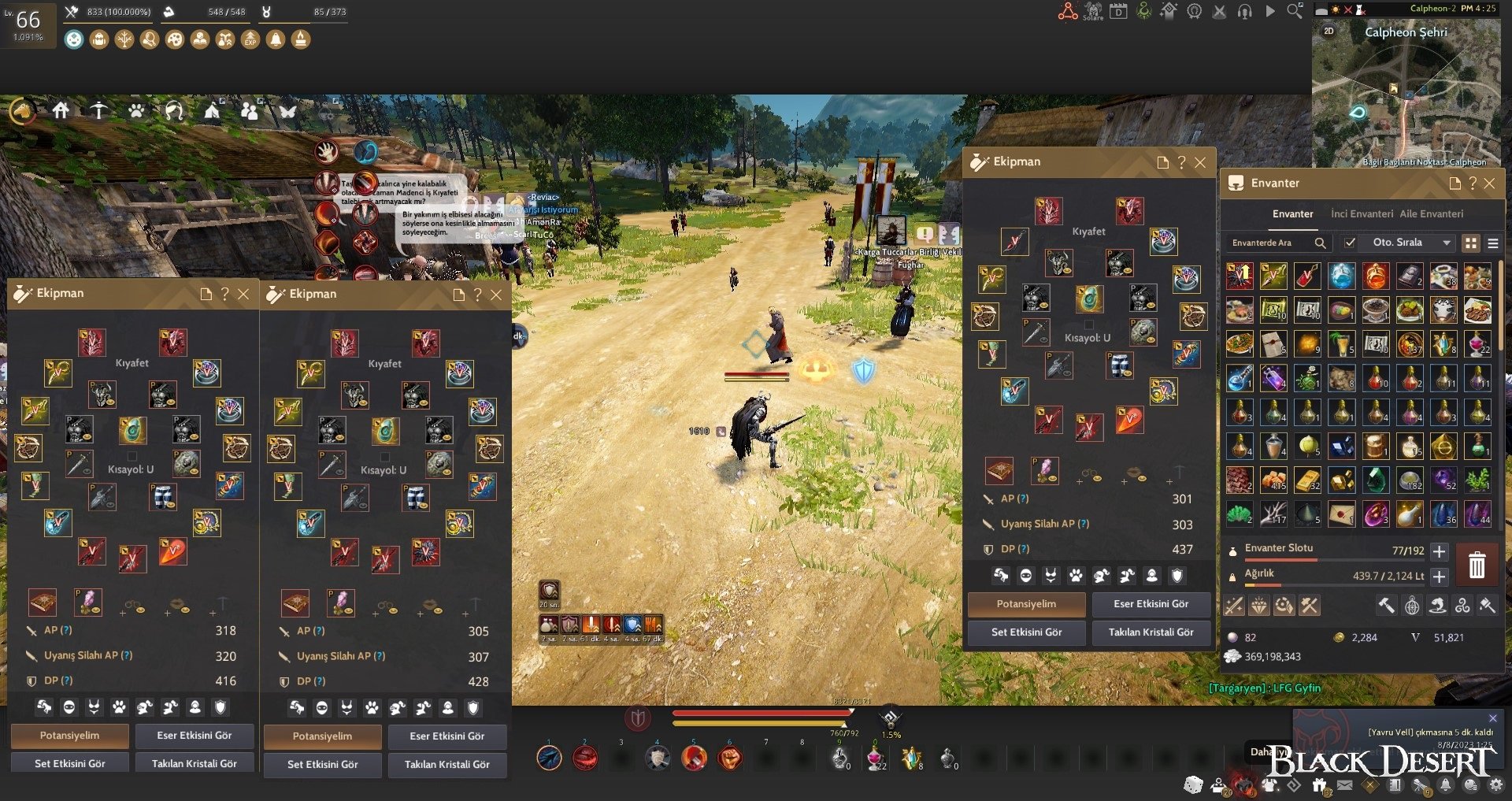
Task: Toggle the Kısayol: U checkbox in the Ekipman window
Action: [x=1089, y=324]
